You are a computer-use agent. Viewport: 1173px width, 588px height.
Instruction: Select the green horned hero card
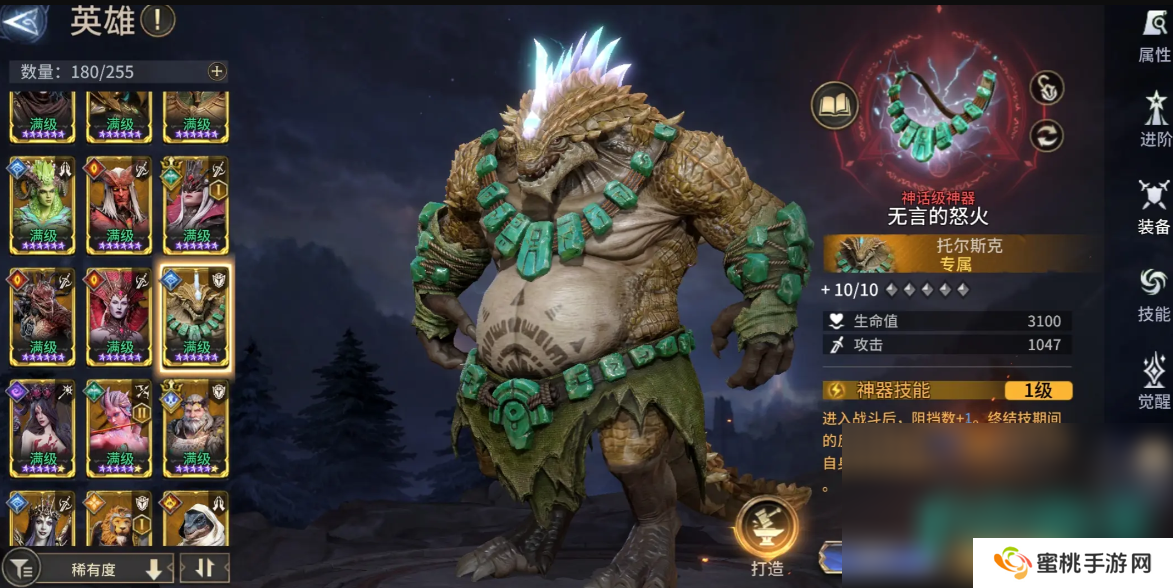[43, 204]
